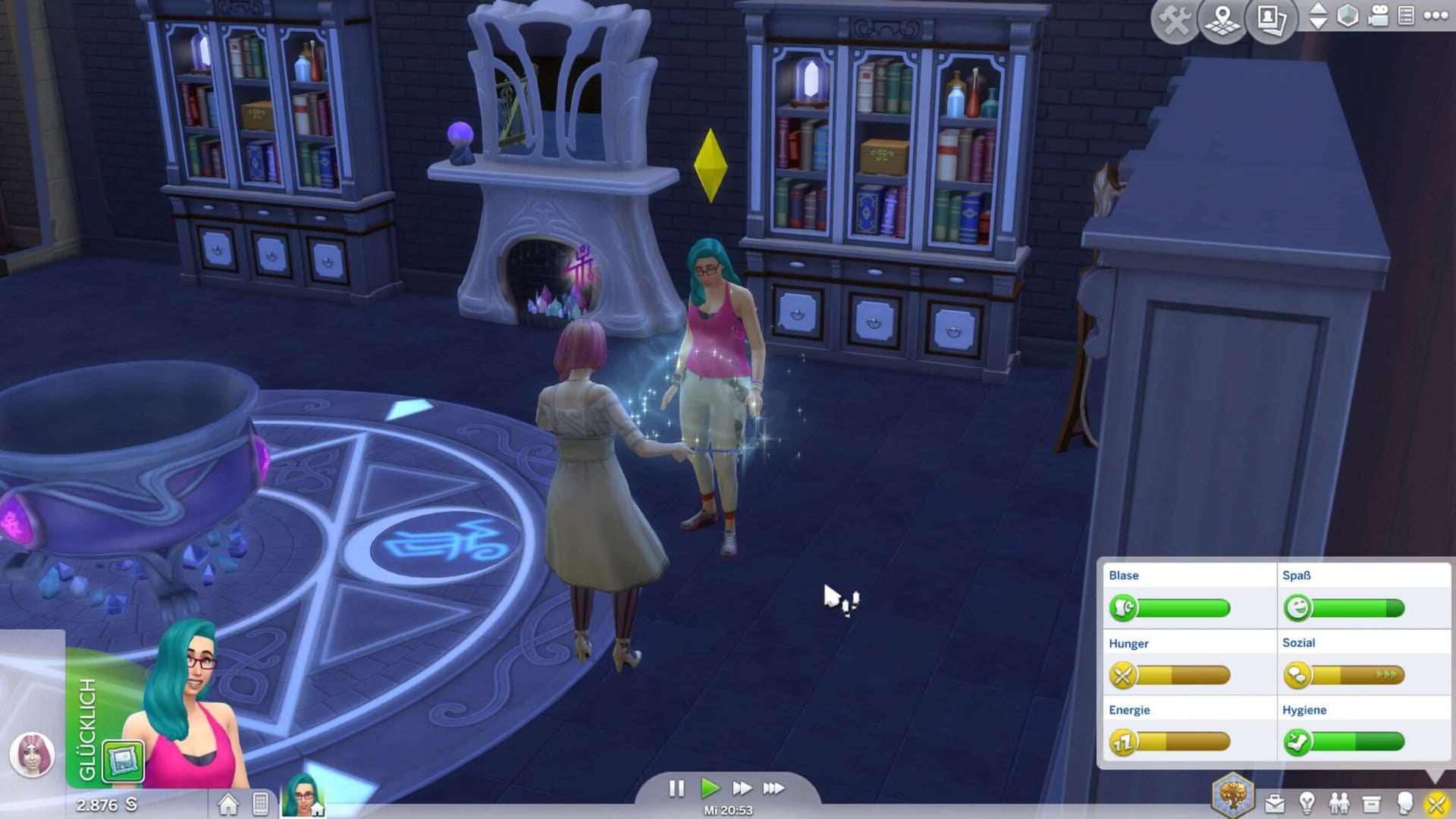Select the pink-haired Sim's round portrait
This screenshot has height=819, width=1456.
click(32, 755)
